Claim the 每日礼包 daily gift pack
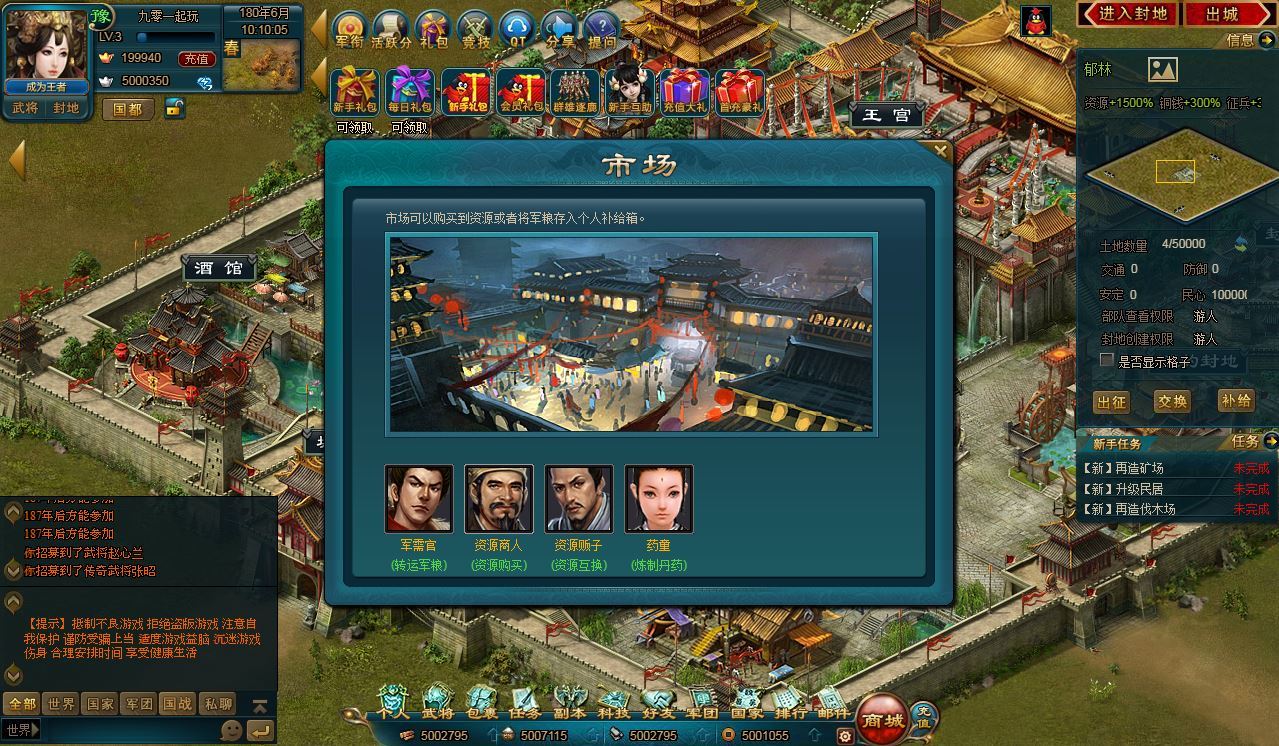The width and height of the screenshot is (1279, 746). 409,93
